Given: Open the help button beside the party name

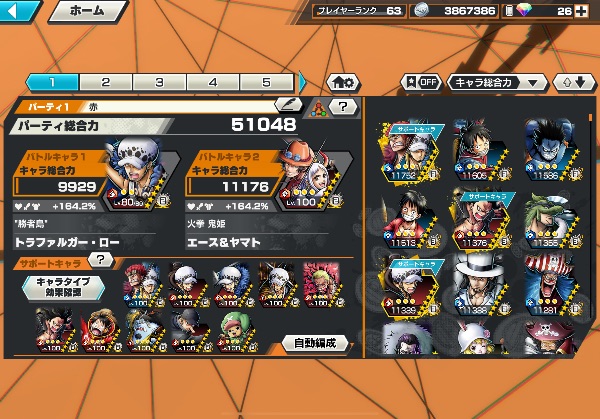Looking at the screenshot, I should pos(343,105).
